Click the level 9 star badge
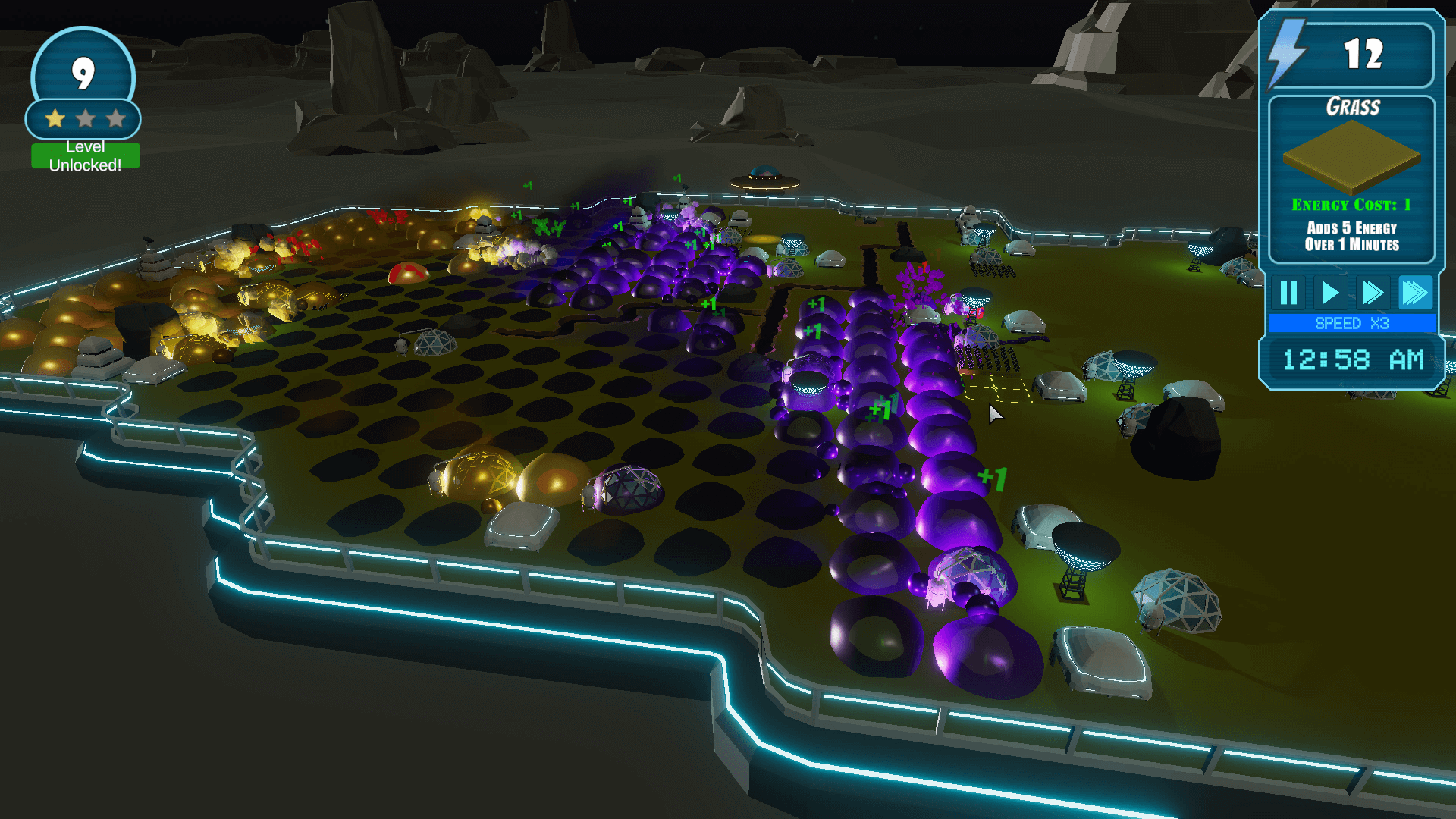The image size is (1456, 819). tap(83, 85)
